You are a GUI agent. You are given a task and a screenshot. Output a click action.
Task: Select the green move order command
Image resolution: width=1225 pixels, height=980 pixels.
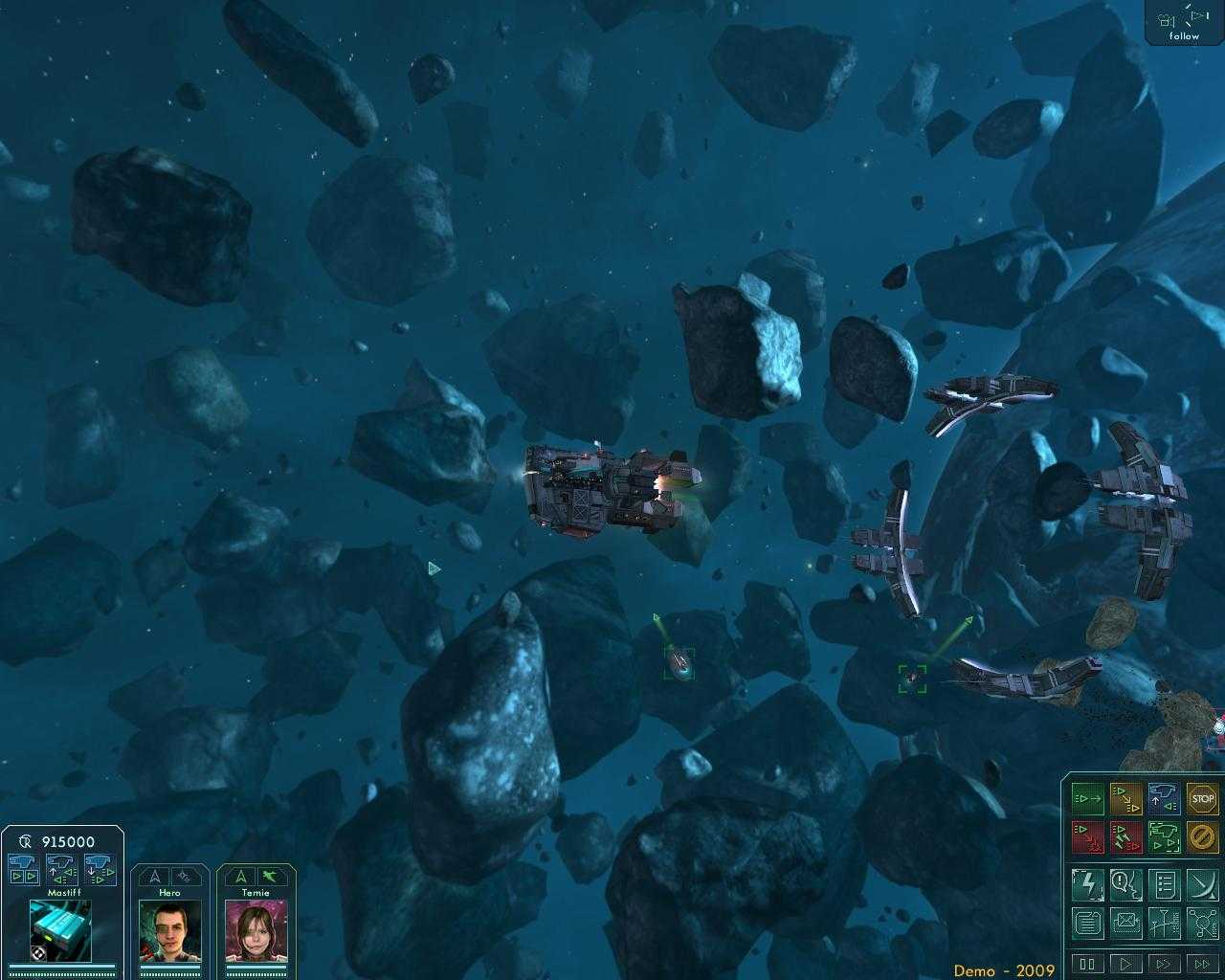pos(1088,798)
